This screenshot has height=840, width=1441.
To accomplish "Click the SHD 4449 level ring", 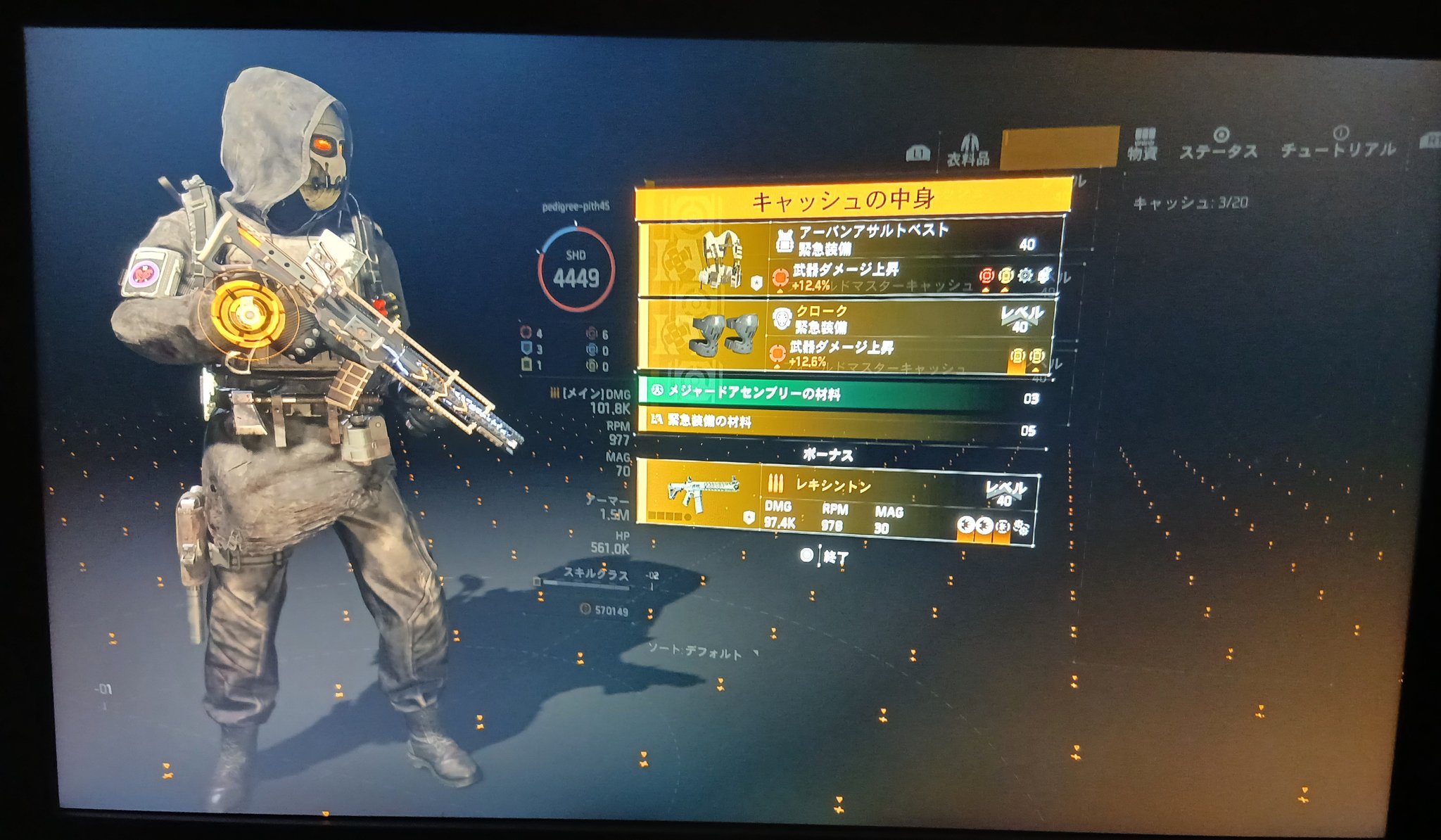I will point(576,268).
